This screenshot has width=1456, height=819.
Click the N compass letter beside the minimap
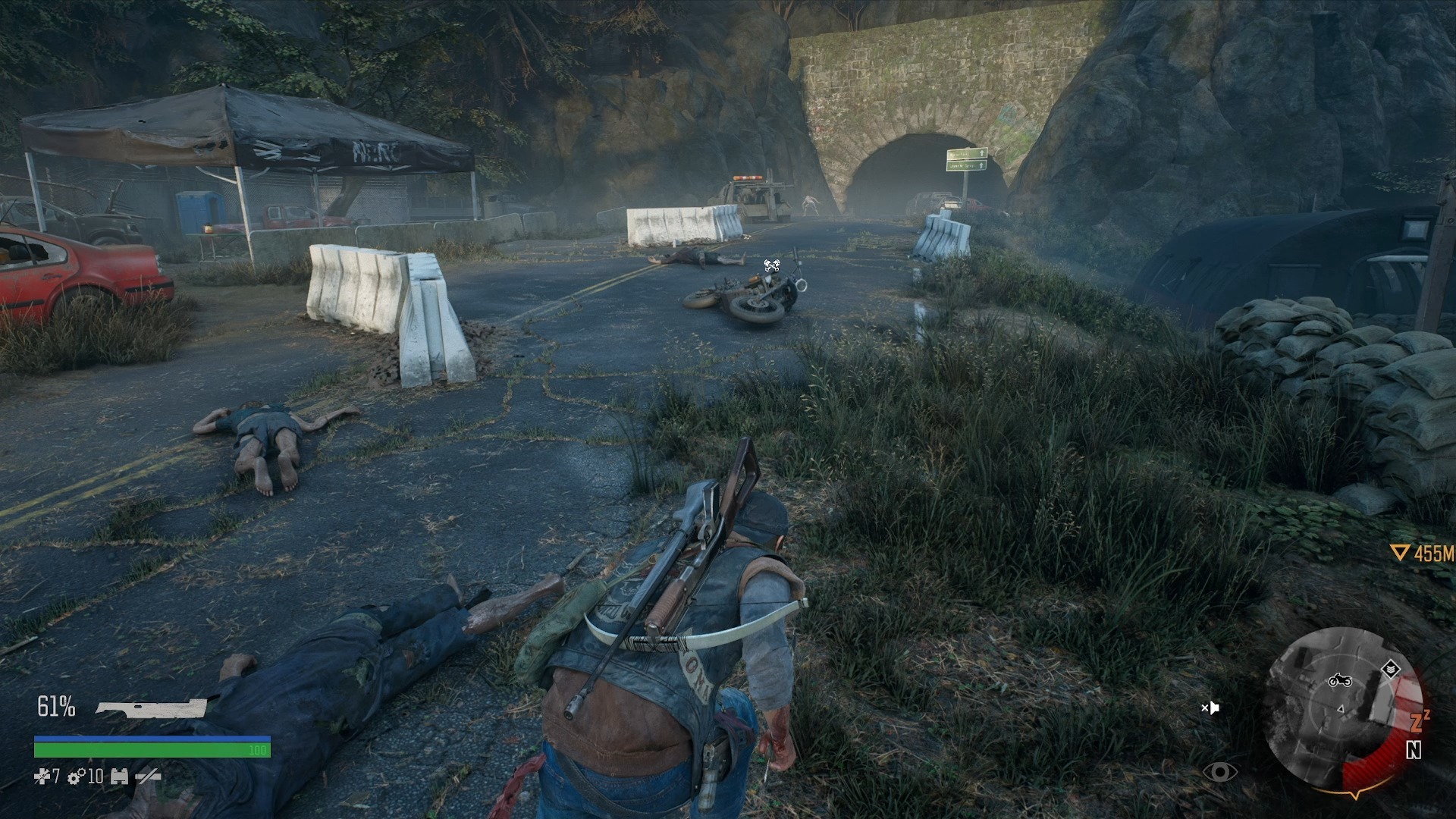point(1414,750)
